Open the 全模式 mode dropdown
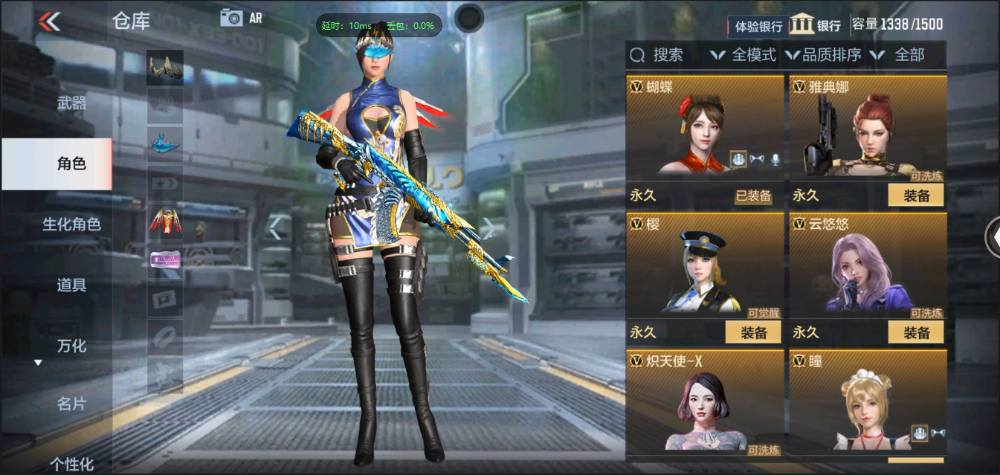 click(x=744, y=55)
